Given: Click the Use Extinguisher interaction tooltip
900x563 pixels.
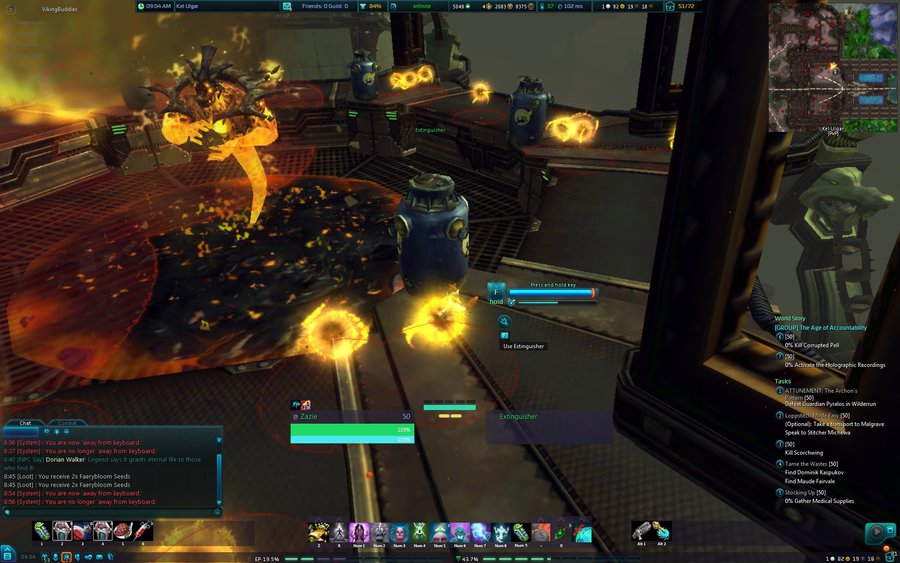Looking at the screenshot, I should tap(523, 346).
